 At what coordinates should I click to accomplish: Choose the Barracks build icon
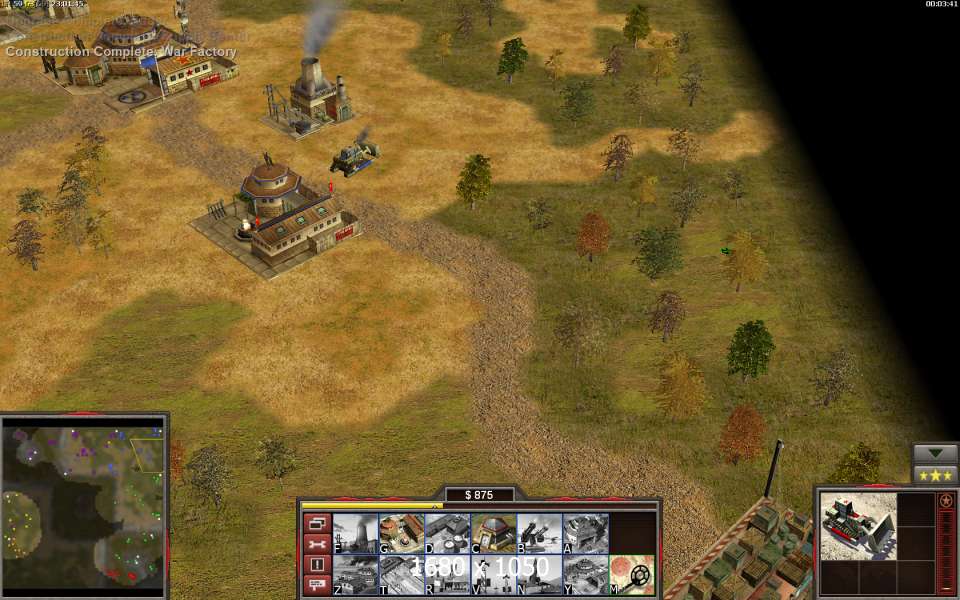[401, 533]
